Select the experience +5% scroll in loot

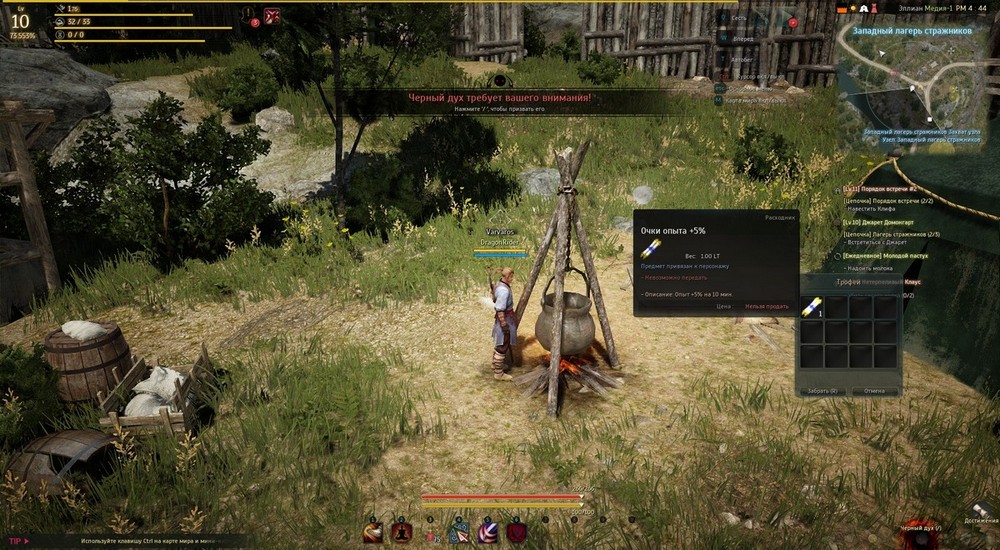pyautogui.click(x=811, y=308)
